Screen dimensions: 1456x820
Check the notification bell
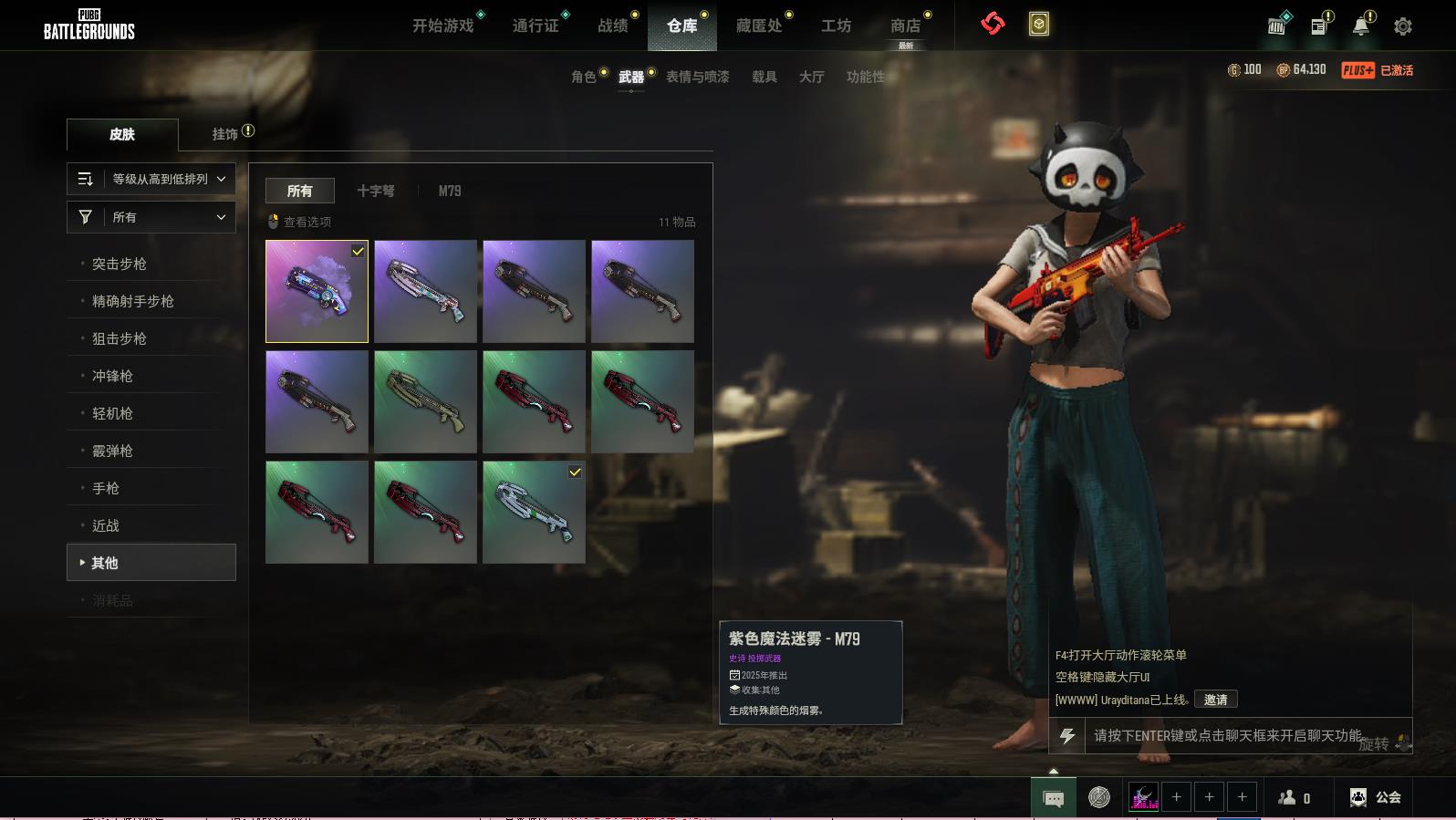(1360, 26)
